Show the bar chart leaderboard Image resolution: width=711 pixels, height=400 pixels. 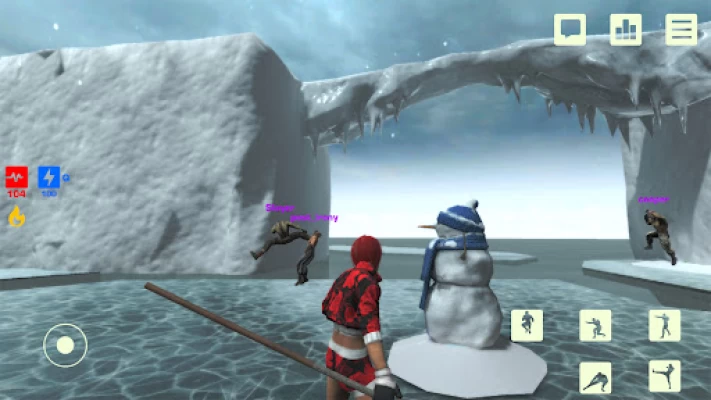[626, 29]
